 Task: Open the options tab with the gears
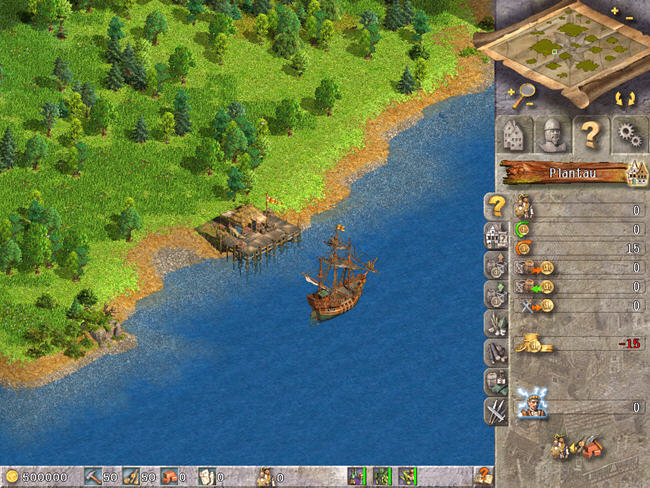pyautogui.click(x=627, y=134)
